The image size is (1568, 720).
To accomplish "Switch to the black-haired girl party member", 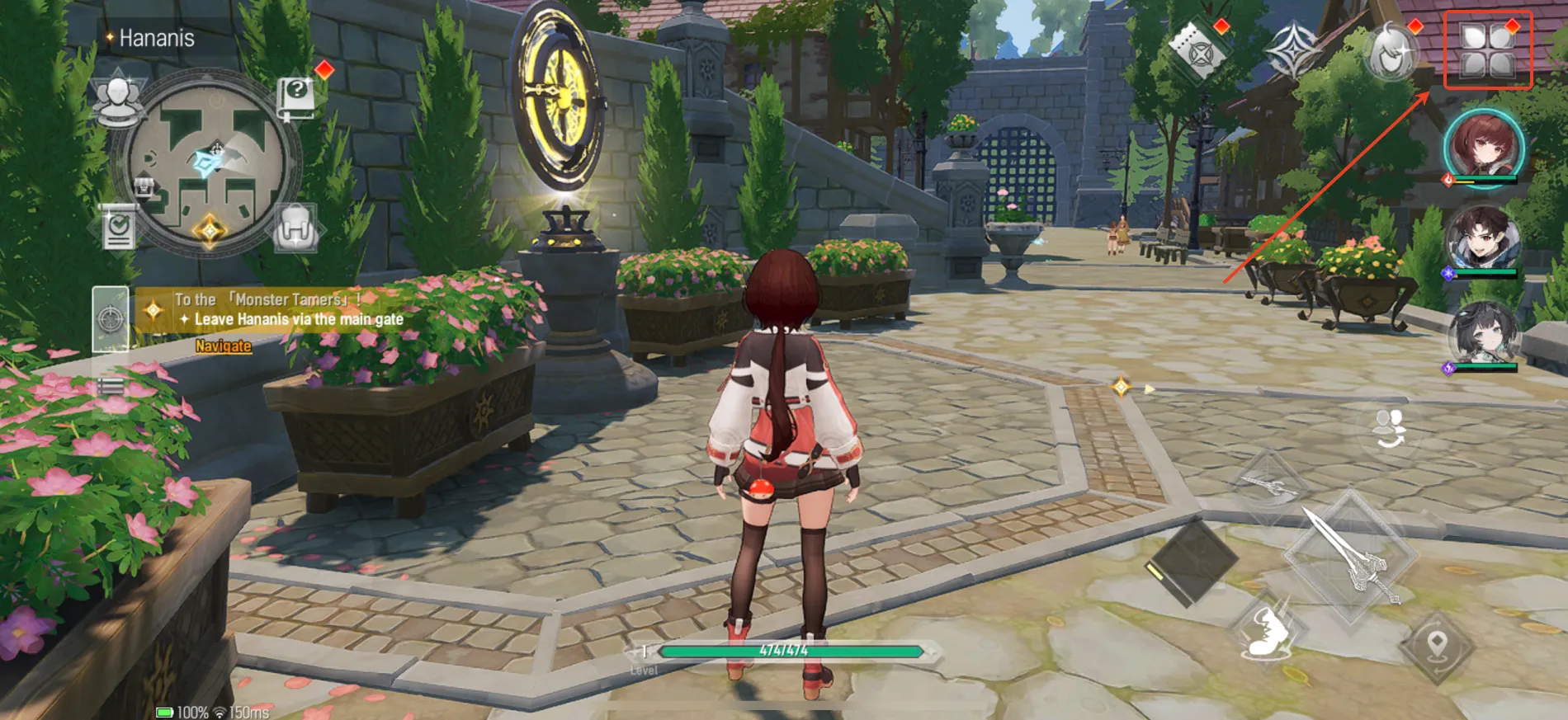I will (x=1483, y=334).
